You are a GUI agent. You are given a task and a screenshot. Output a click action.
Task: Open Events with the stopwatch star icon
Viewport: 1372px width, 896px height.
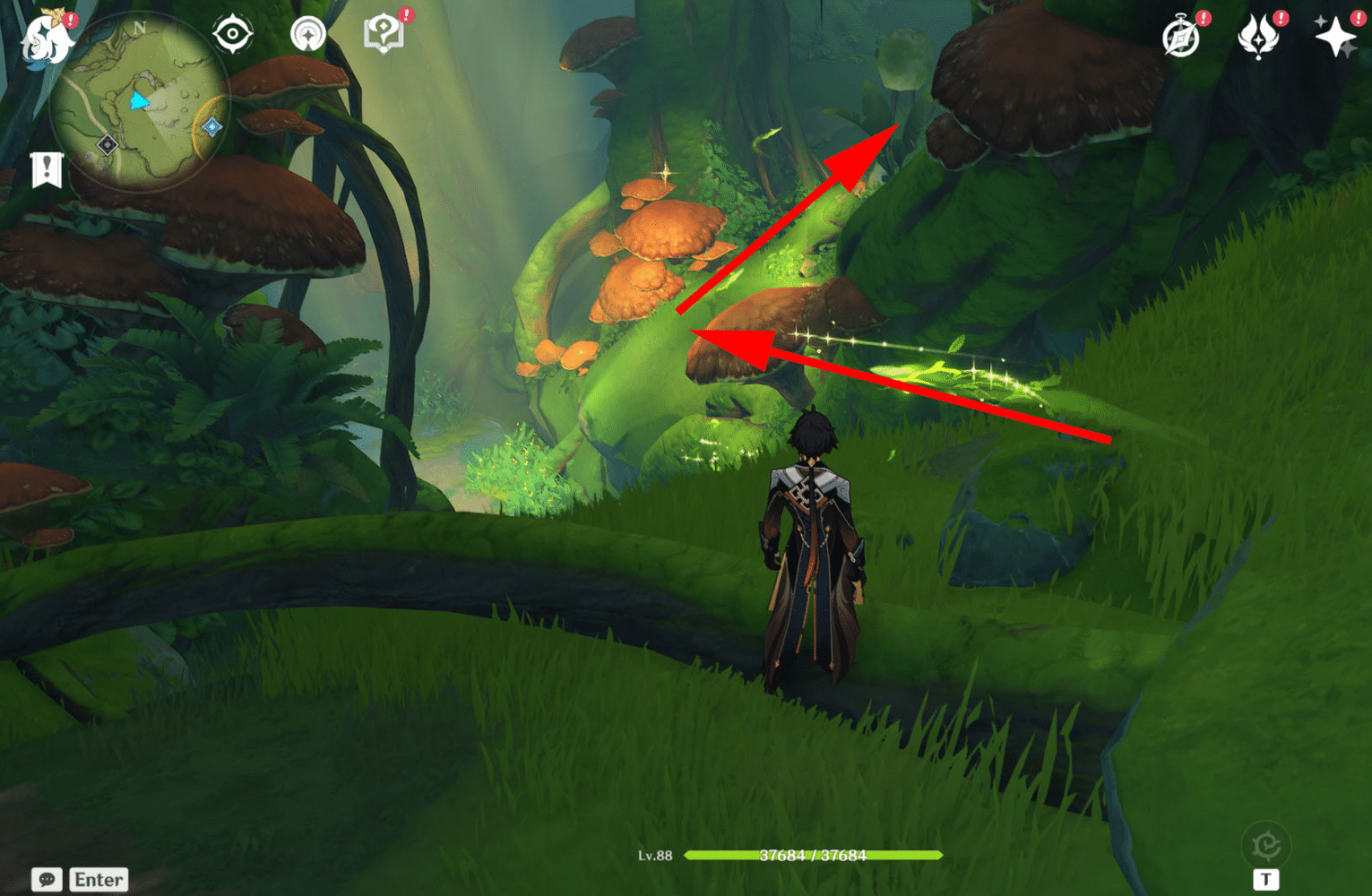tap(1179, 37)
